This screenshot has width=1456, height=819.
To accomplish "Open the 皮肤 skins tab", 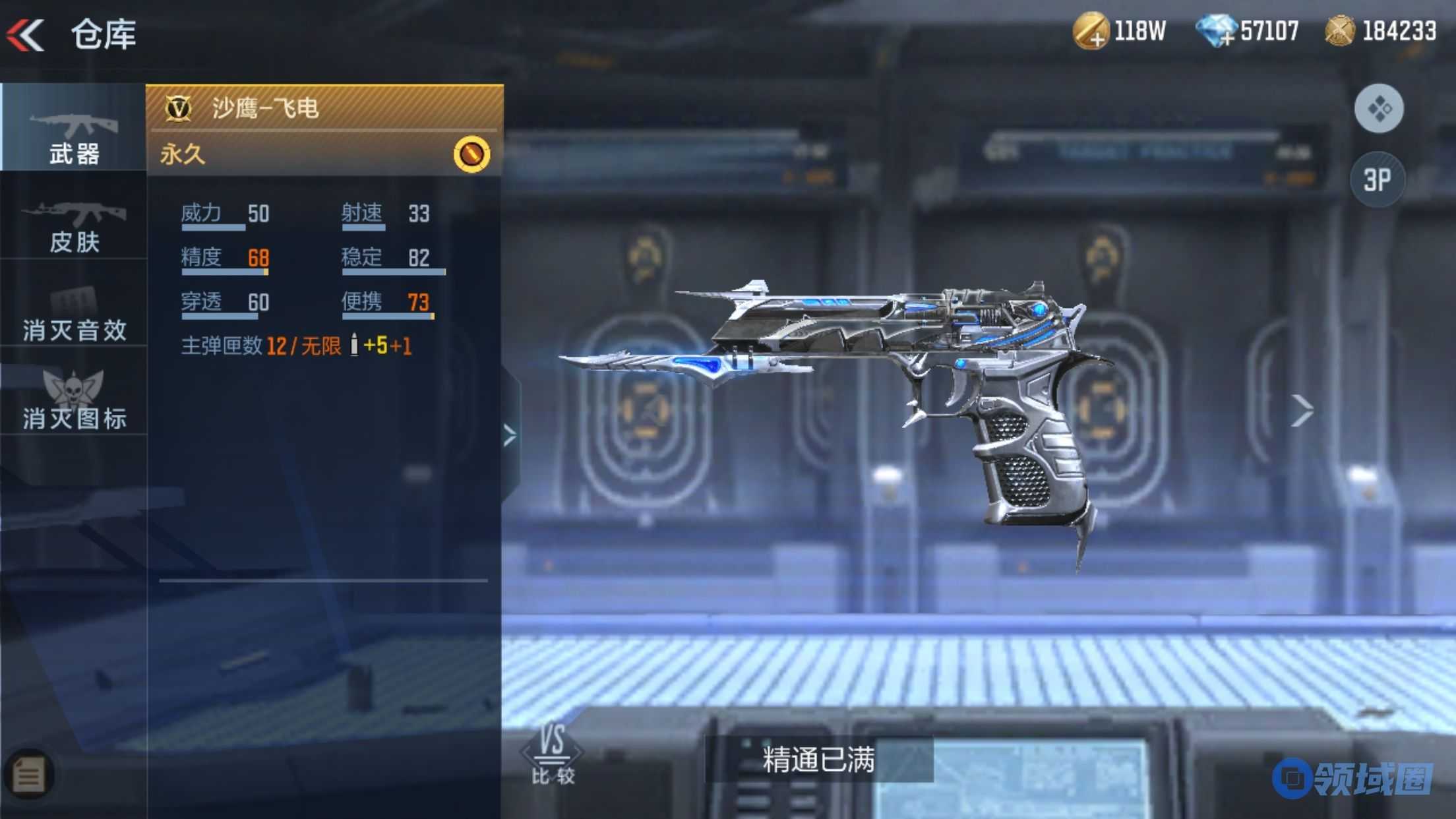I will pos(73,226).
